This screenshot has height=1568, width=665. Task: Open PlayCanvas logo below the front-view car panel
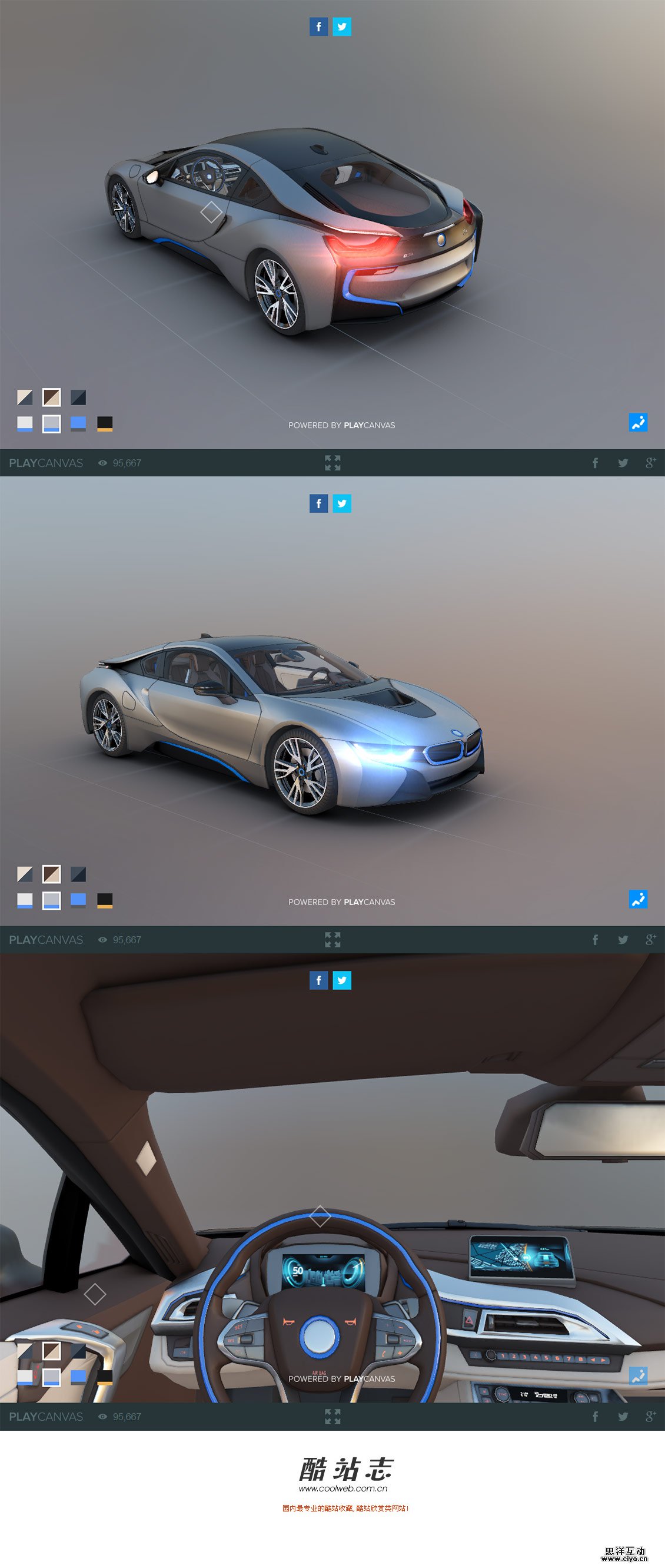pos(46,940)
